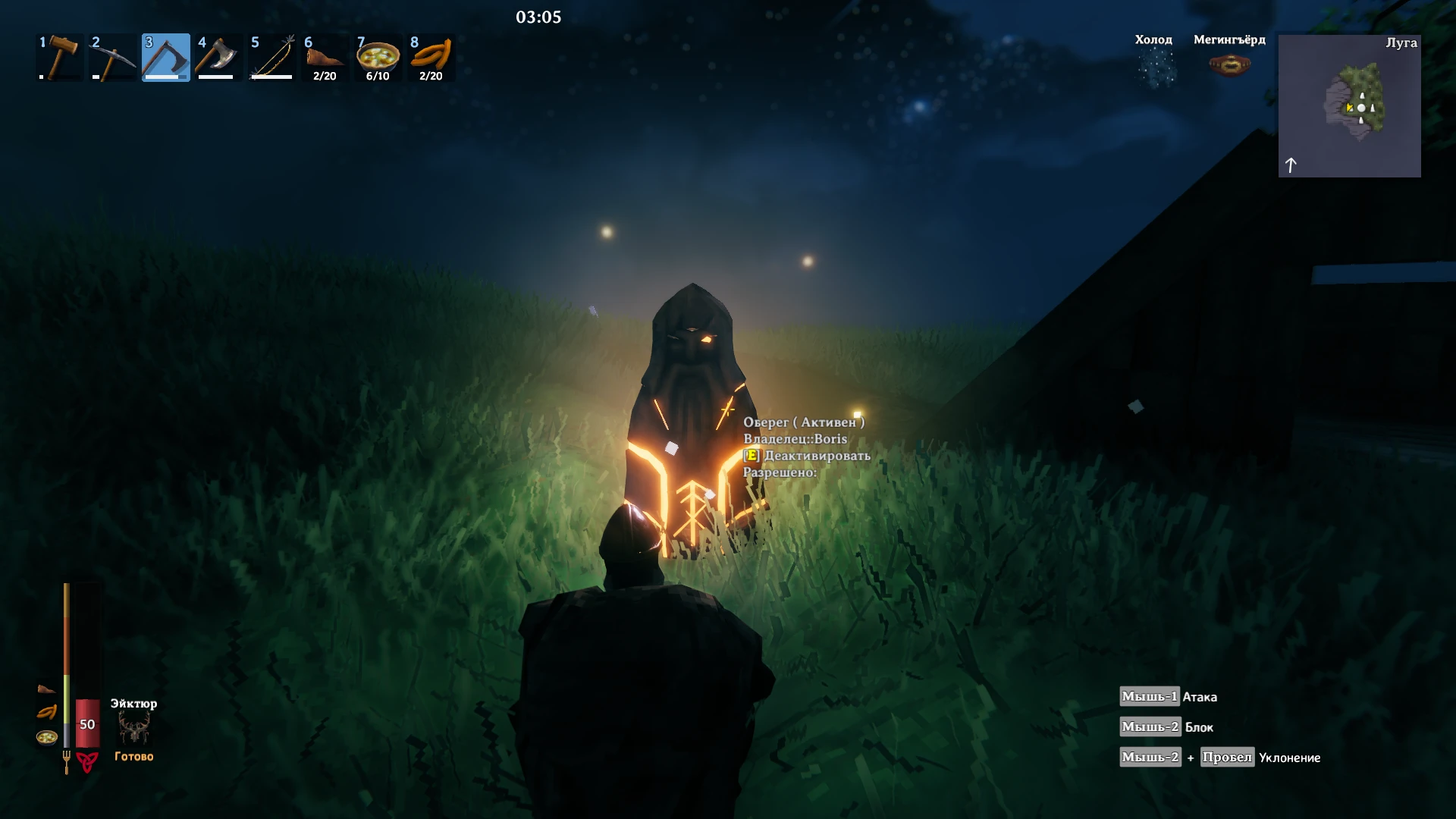Image resolution: width=1456 pixels, height=819 pixels.
Task: Select the bow in hotbar slot 5
Action: [x=271, y=57]
